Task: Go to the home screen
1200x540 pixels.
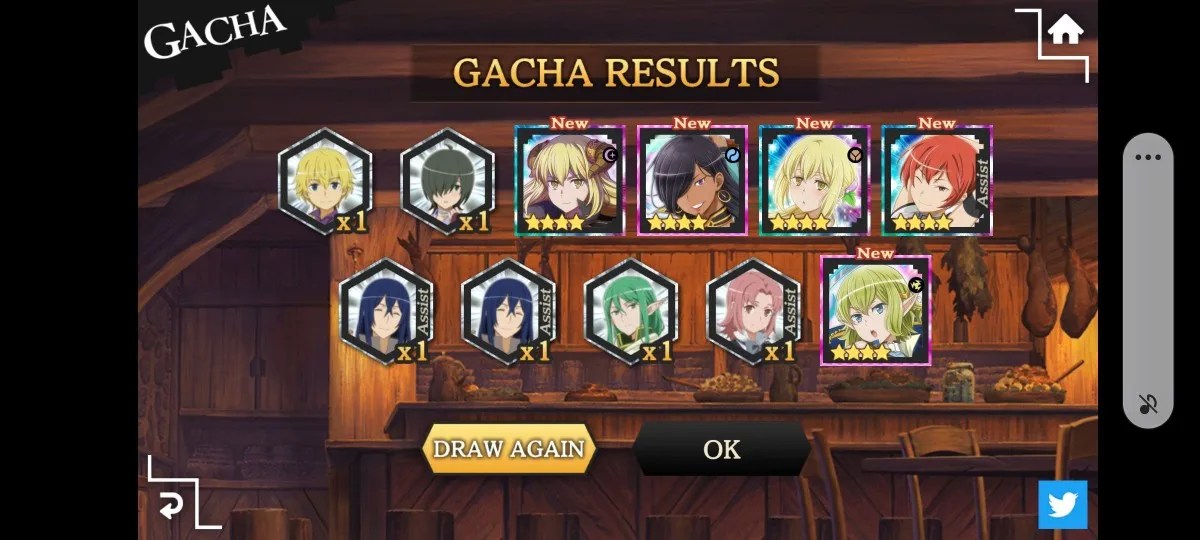Action: (1065, 32)
